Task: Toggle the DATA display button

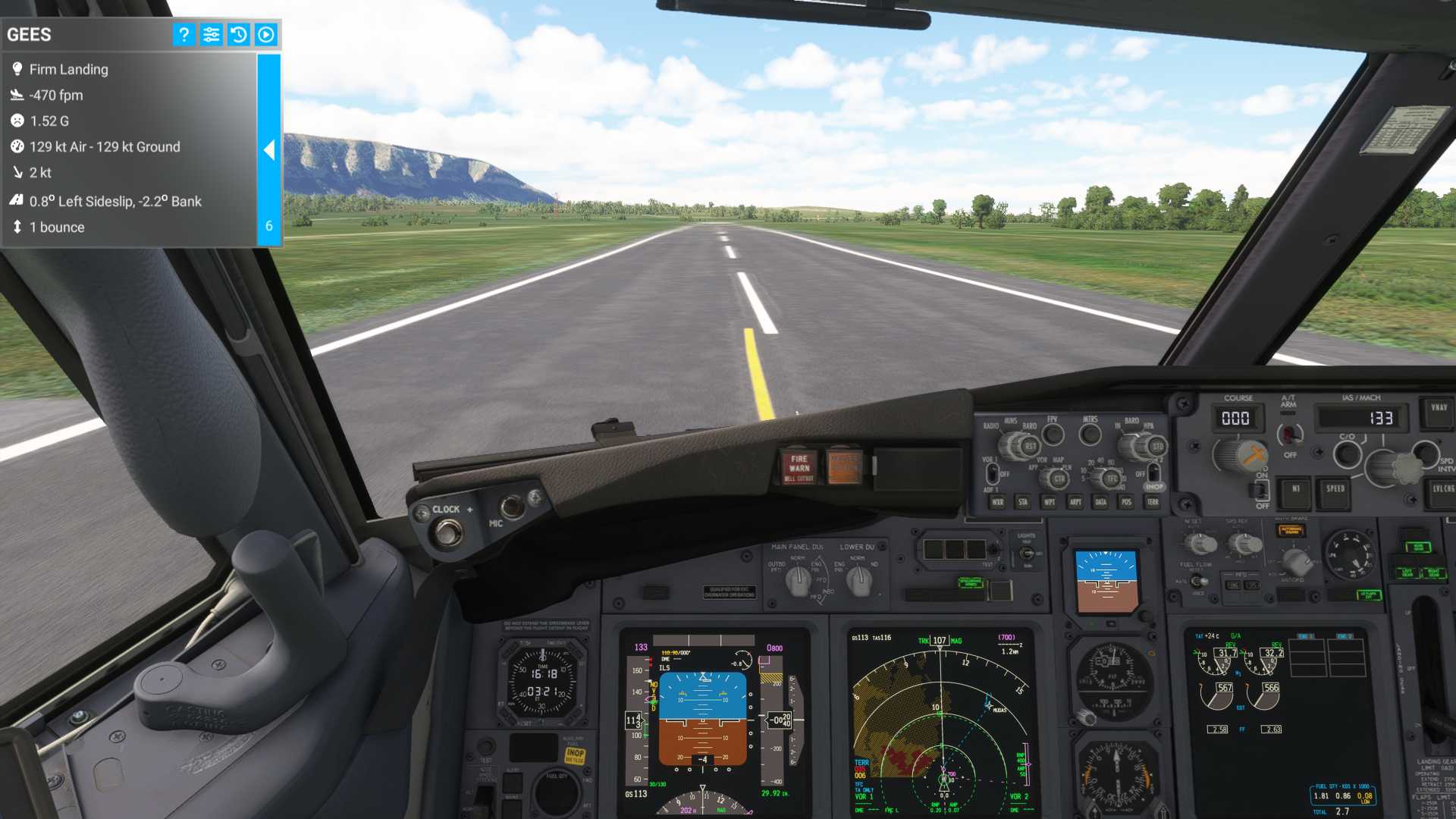Action: pos(1101,502)
